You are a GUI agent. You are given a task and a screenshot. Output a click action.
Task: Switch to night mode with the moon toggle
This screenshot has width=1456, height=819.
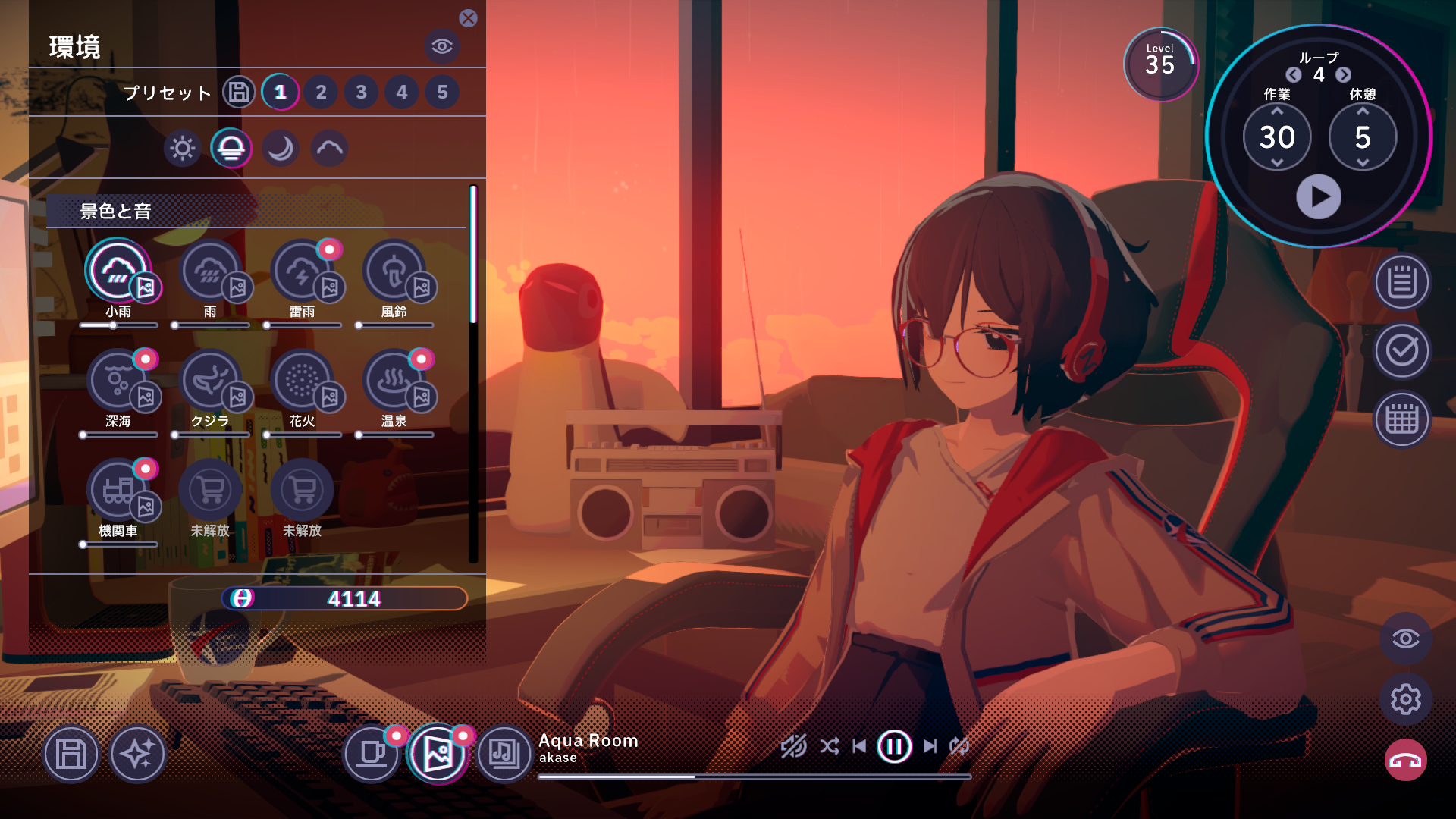[278, 149]
